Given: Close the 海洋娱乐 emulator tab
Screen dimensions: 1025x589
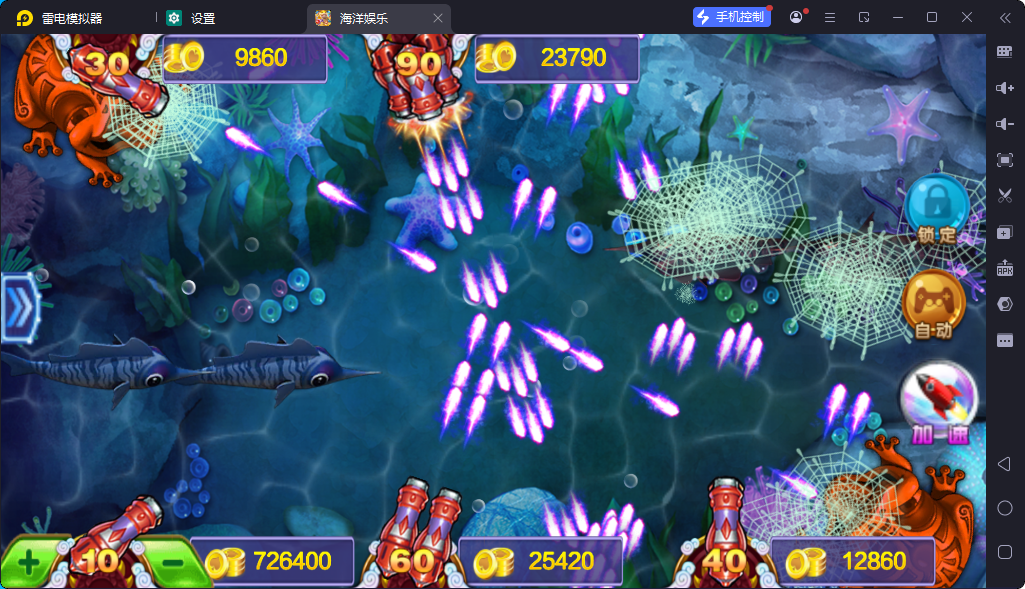Looking at the screenshot, I should [x=438, y=18].
